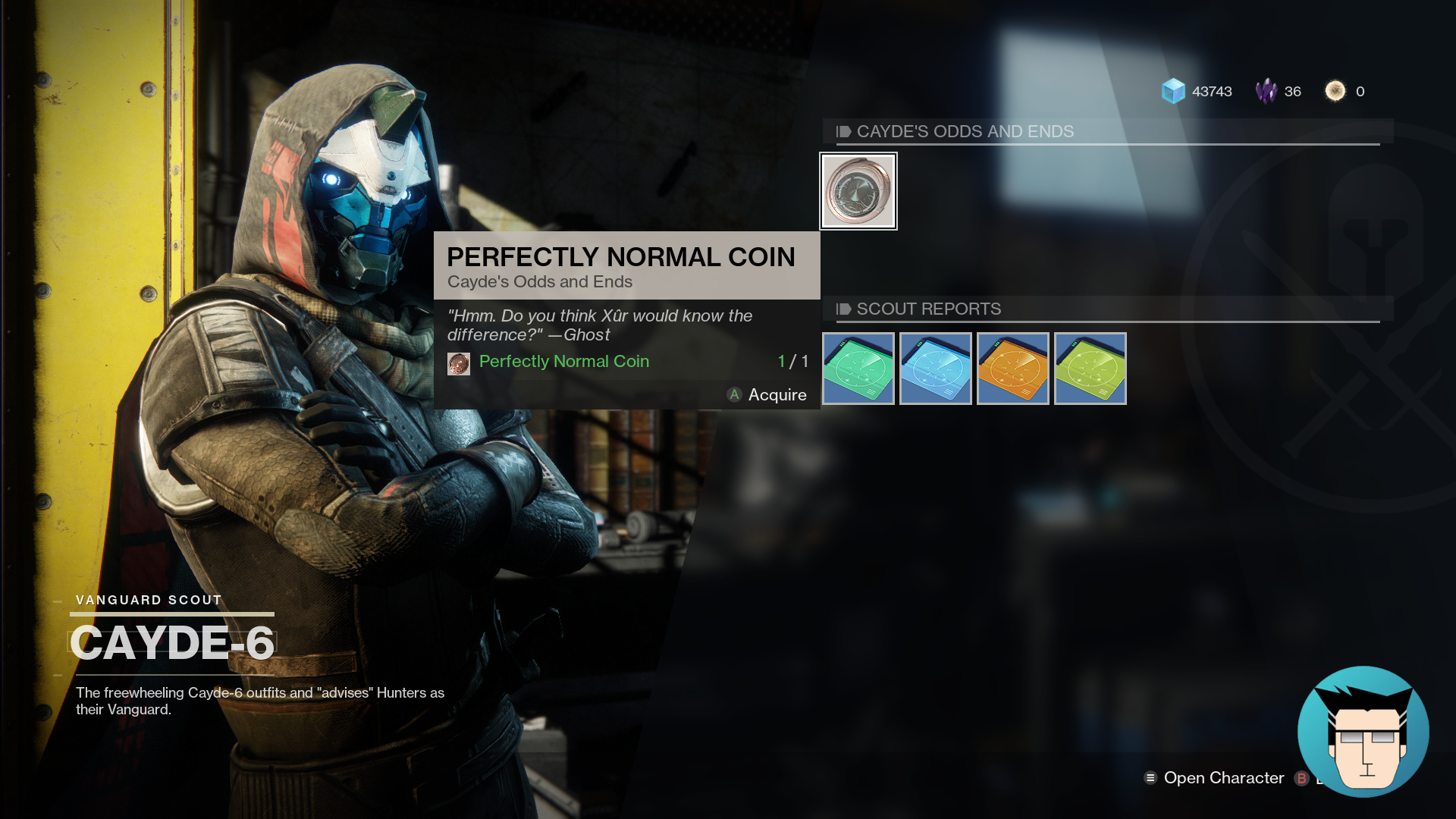Click the Perfectly Normal Coin tooltip title
1456x819 pixels.
point(622,256)
